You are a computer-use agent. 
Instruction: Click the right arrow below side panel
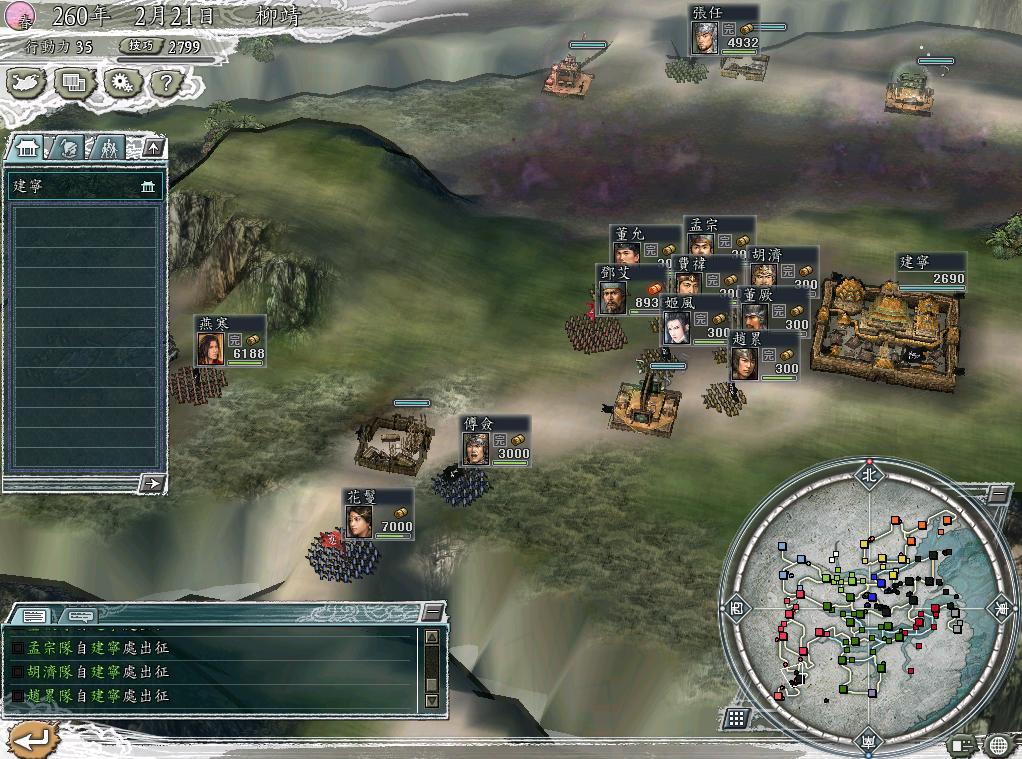point(152,484)
